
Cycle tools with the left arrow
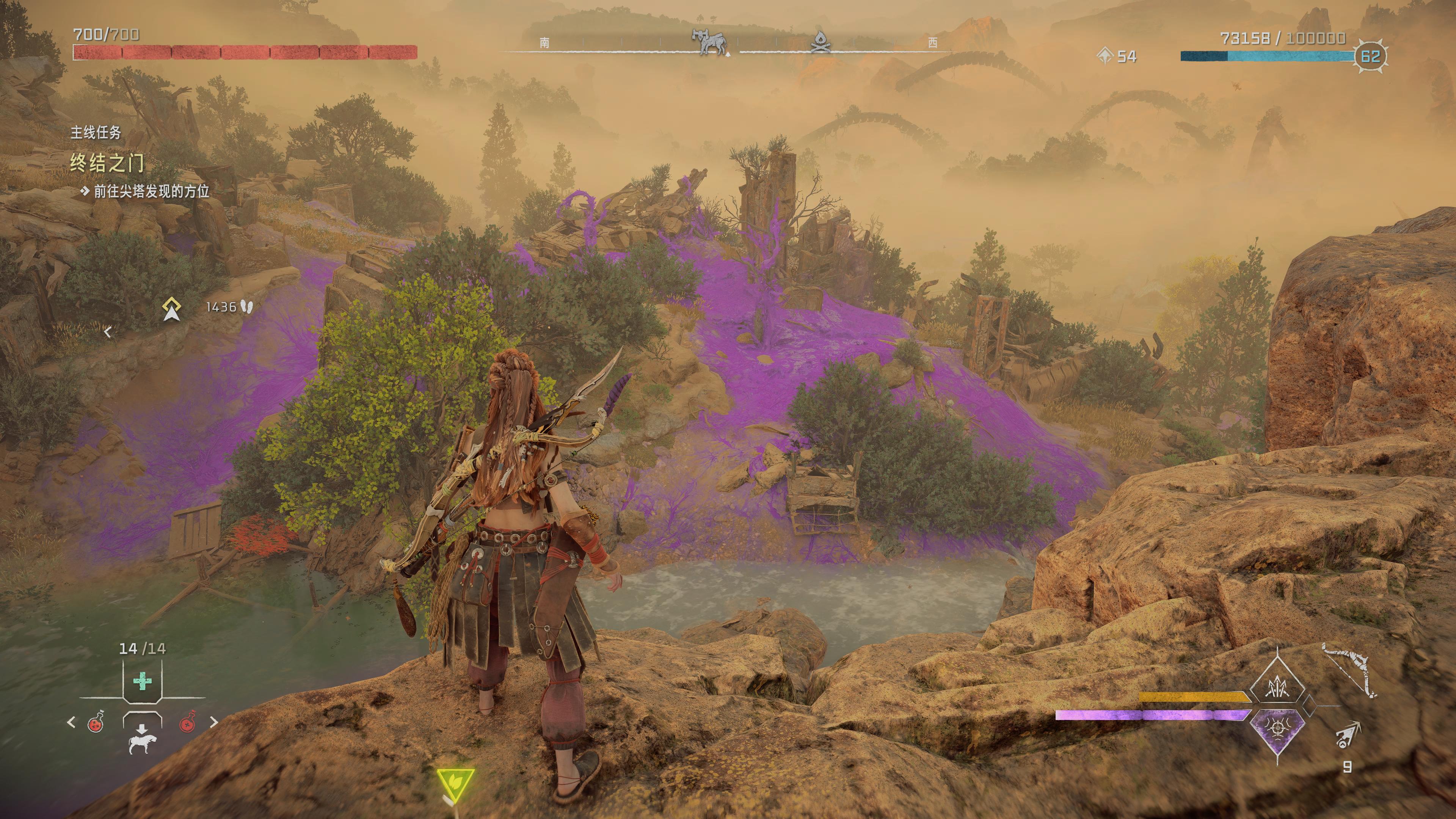pos(71,722)
